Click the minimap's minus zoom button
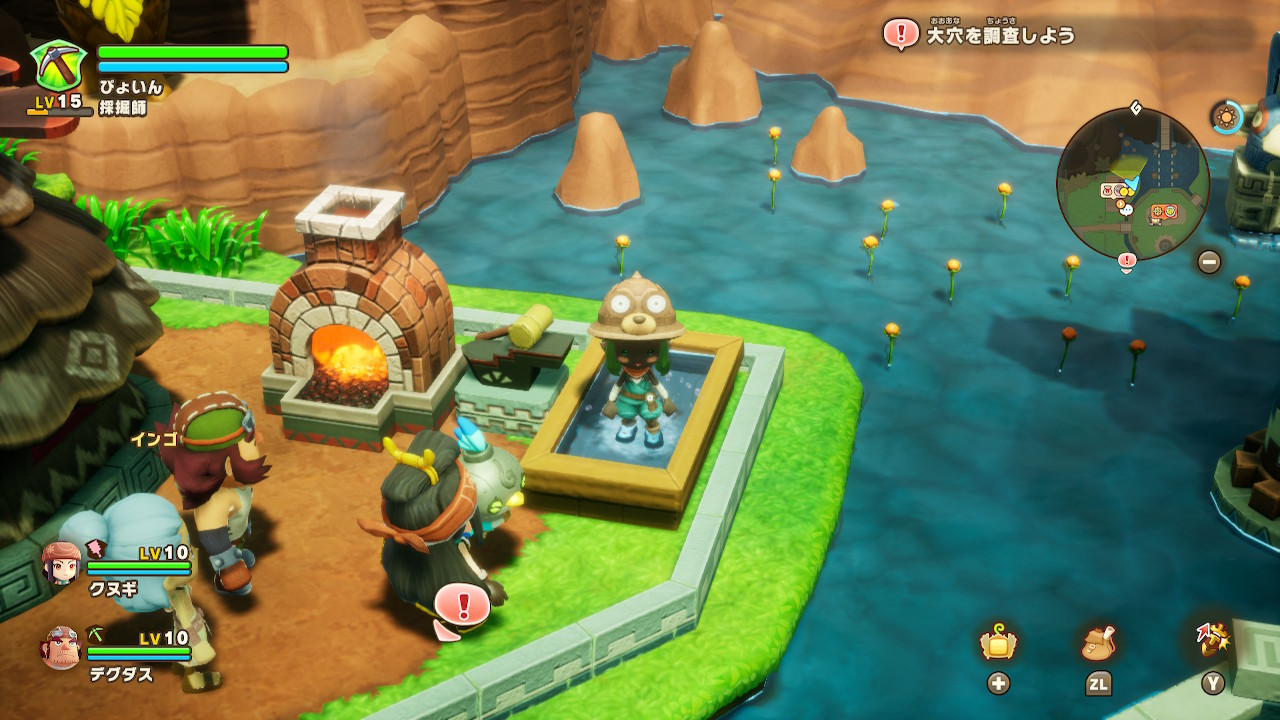 coord(1209,262)
